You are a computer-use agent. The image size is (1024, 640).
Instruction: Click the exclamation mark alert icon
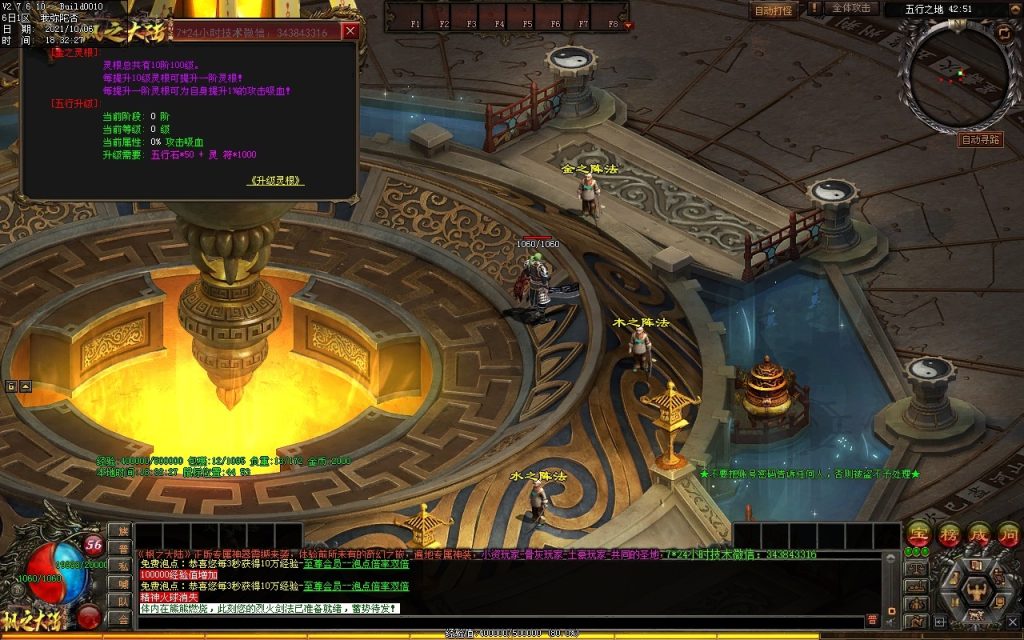click(x=814, y=8)
